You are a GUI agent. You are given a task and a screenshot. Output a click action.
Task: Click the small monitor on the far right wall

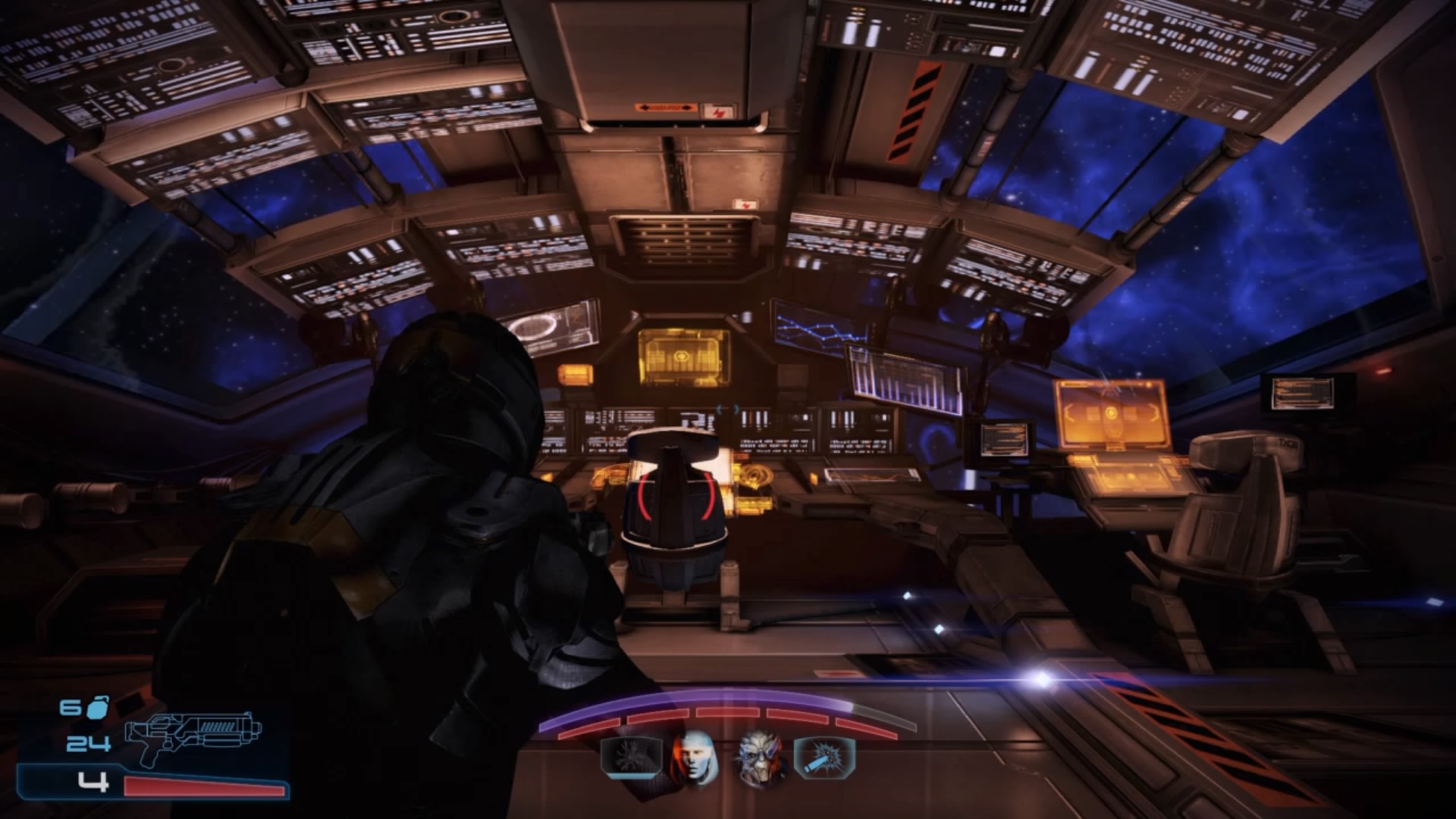(x=1303, y=392)
